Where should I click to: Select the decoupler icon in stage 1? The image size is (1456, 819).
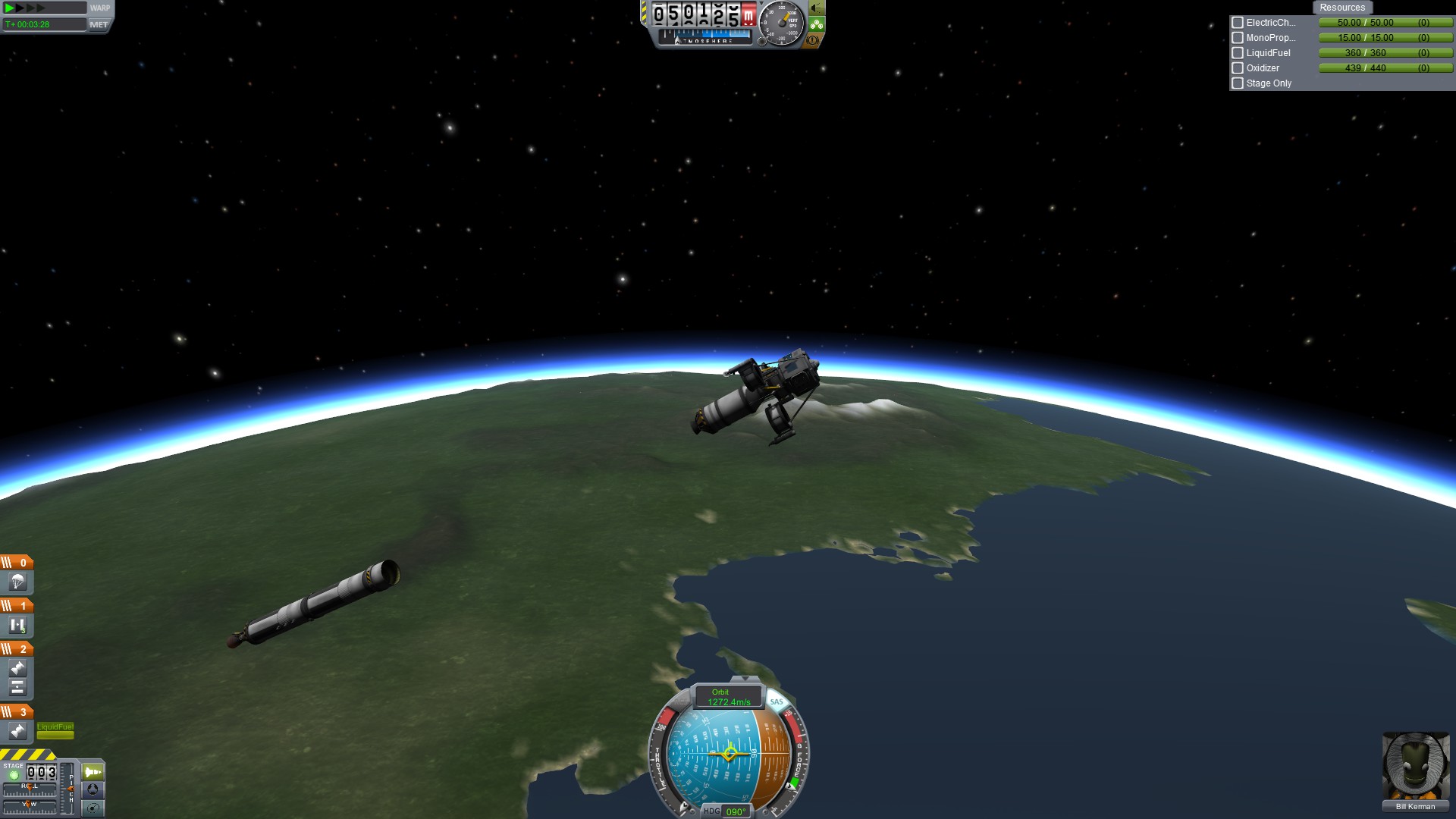[x=17, y=626]
